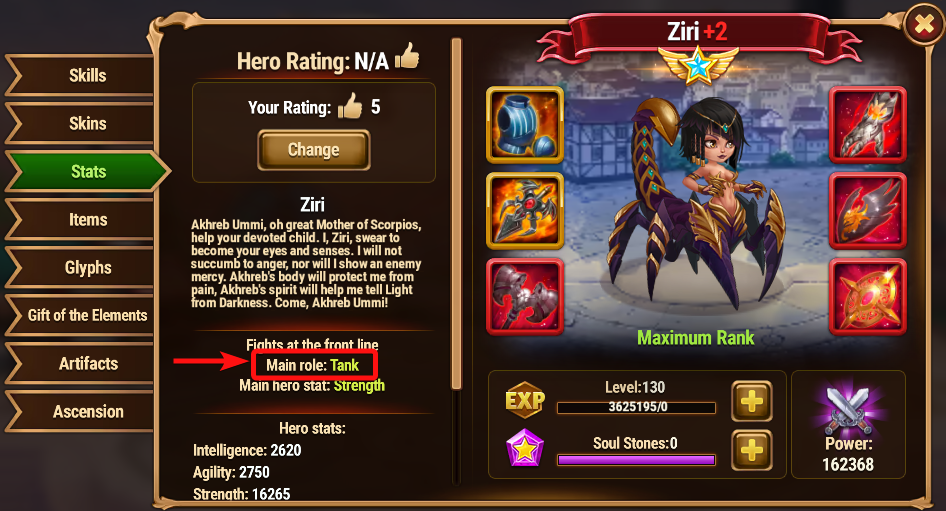Close the hero window
946x511 pixels.
(x=920, y=27)
